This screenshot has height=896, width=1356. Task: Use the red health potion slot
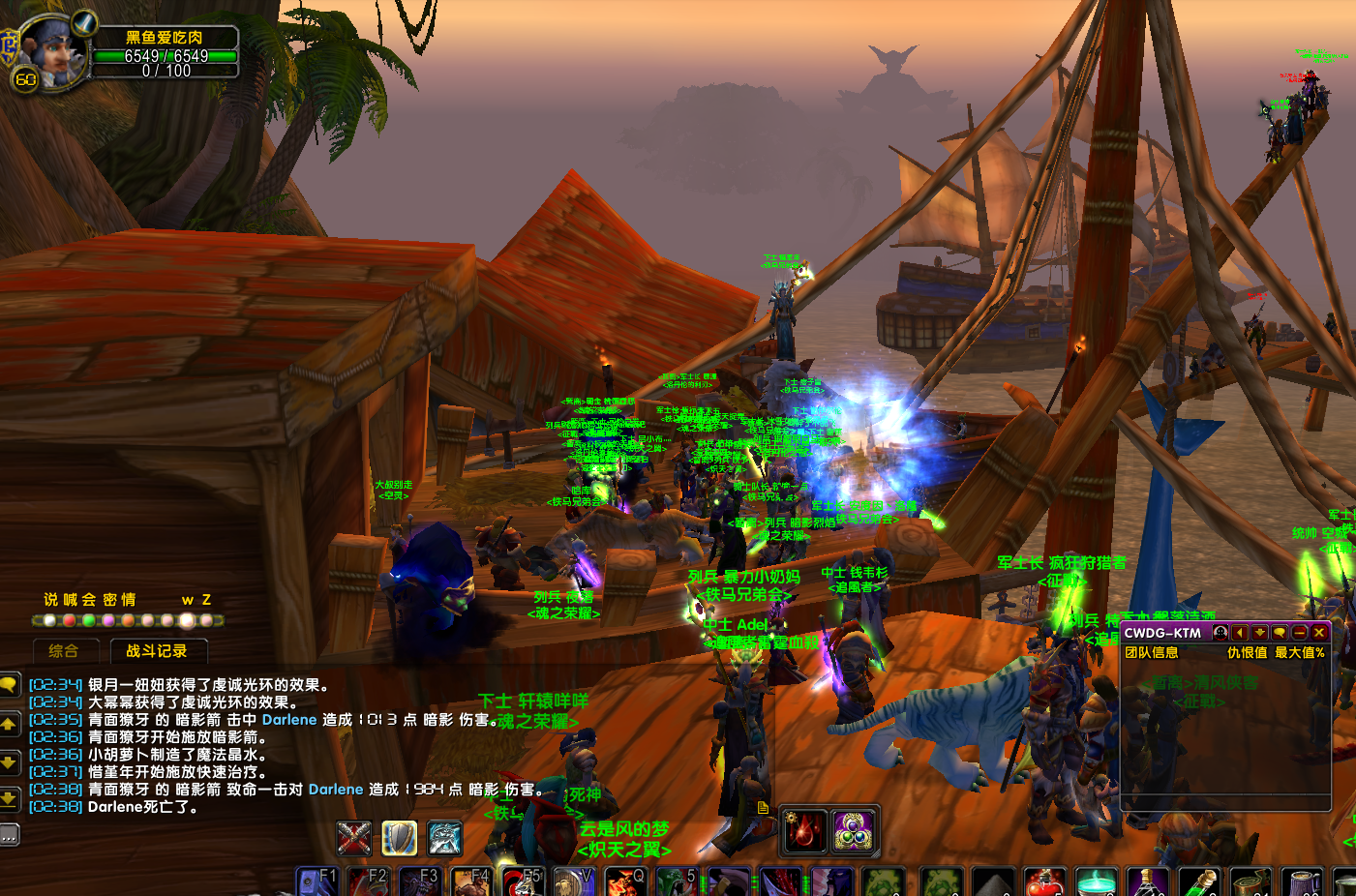tap(1044, 883)
